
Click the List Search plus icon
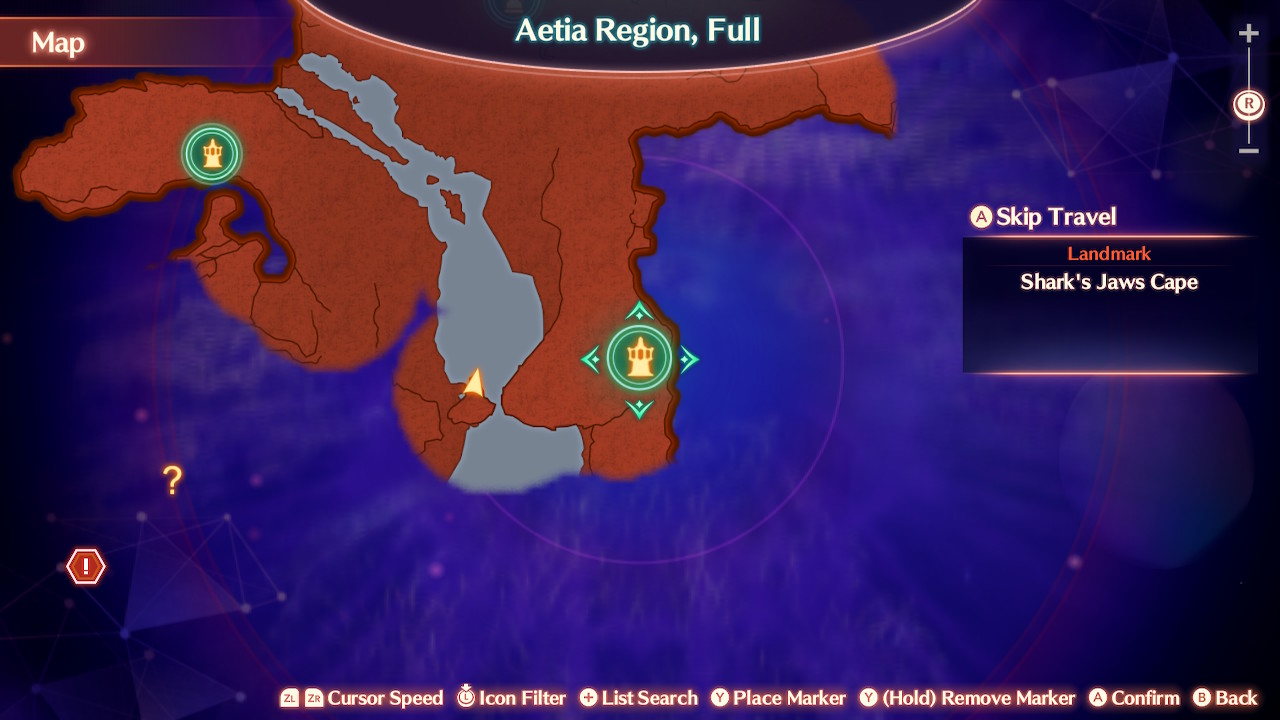589,698
